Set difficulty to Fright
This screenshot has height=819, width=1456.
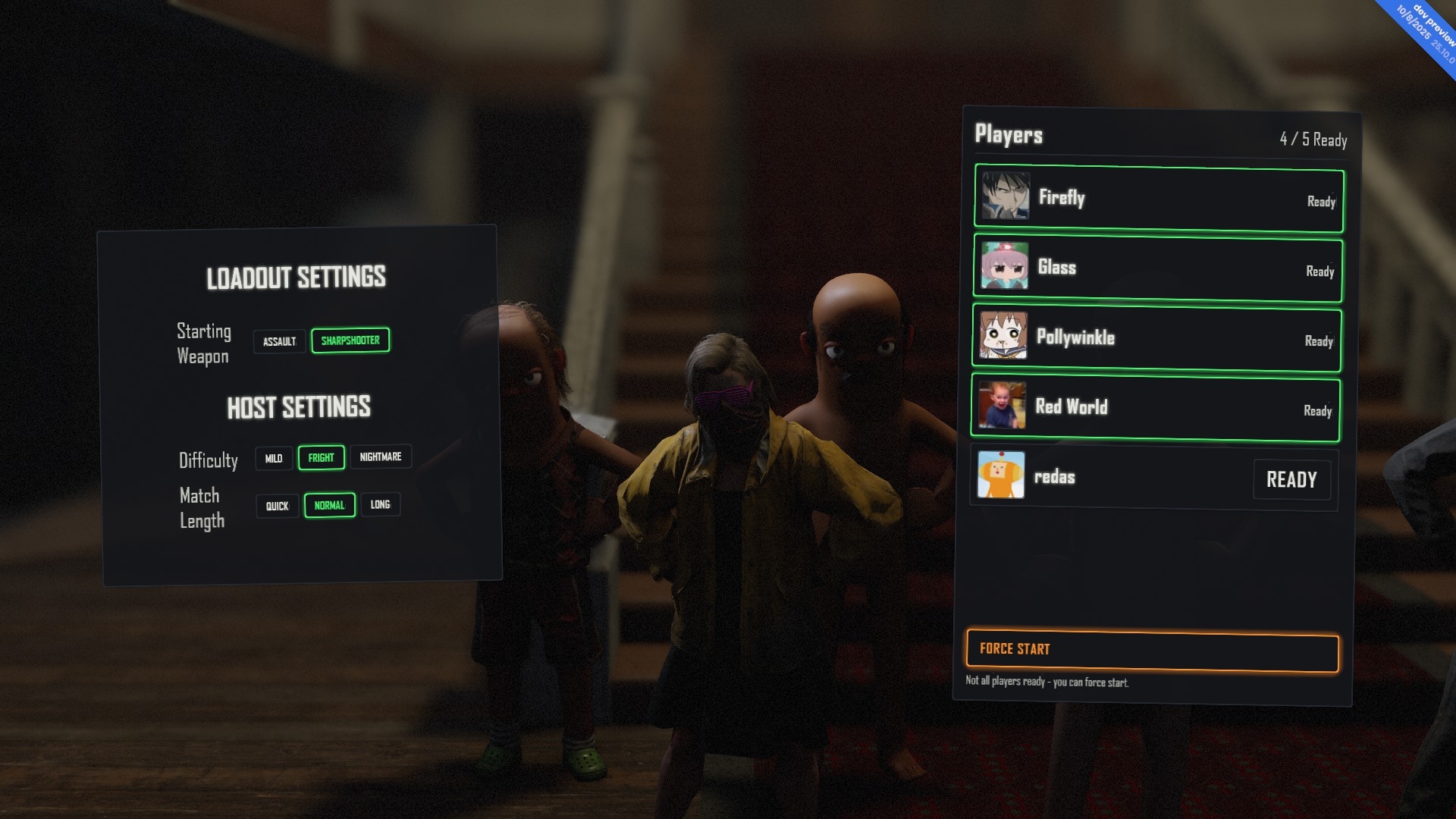click(321, 457)
